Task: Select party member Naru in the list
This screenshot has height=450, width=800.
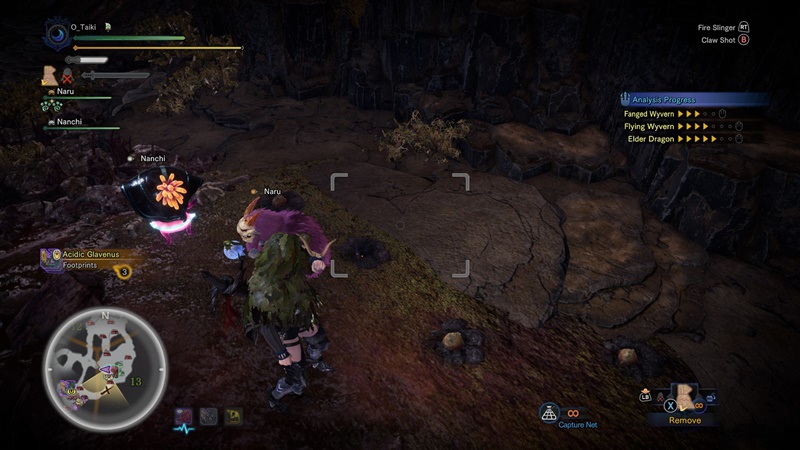Action: pos(66,91)
